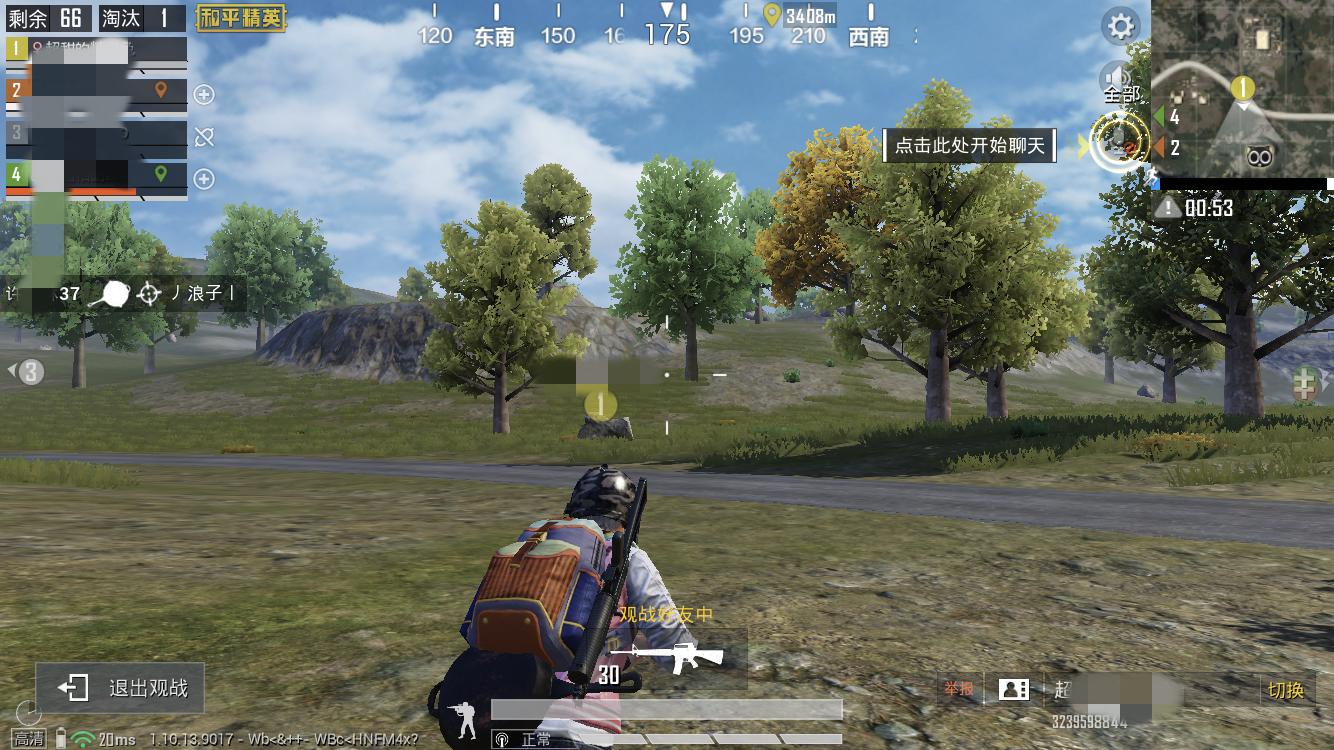
Task: Open the minimap
Action: [x=1242, y=90]
